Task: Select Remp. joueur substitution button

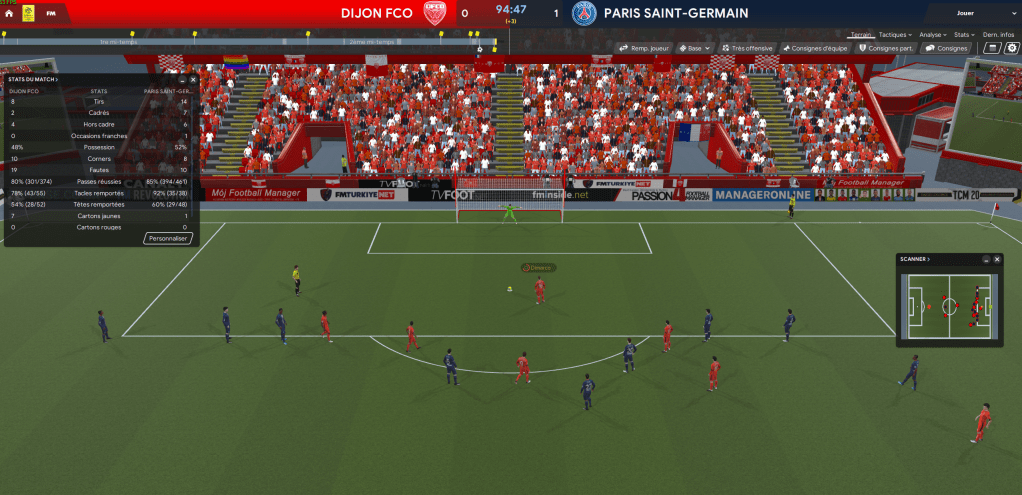Action: click(x=643, y=47)
